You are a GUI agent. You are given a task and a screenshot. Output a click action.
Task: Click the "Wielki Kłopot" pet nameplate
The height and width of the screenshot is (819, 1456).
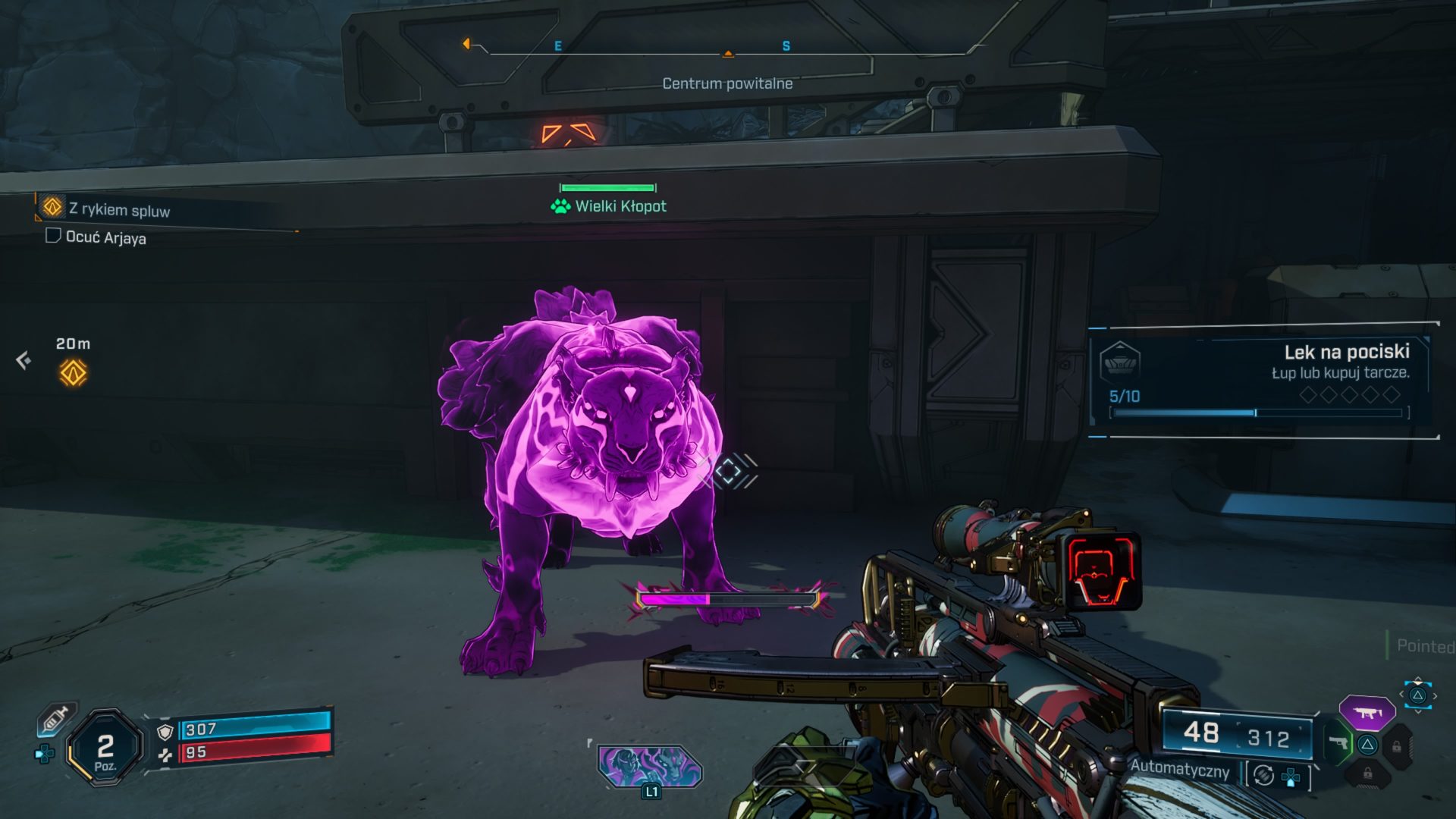point(610,206)
